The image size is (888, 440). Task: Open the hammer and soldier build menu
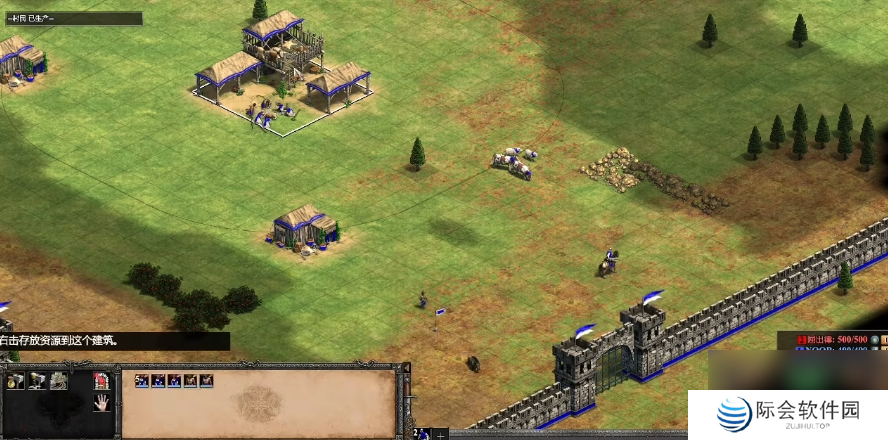(x=37, y=380)
